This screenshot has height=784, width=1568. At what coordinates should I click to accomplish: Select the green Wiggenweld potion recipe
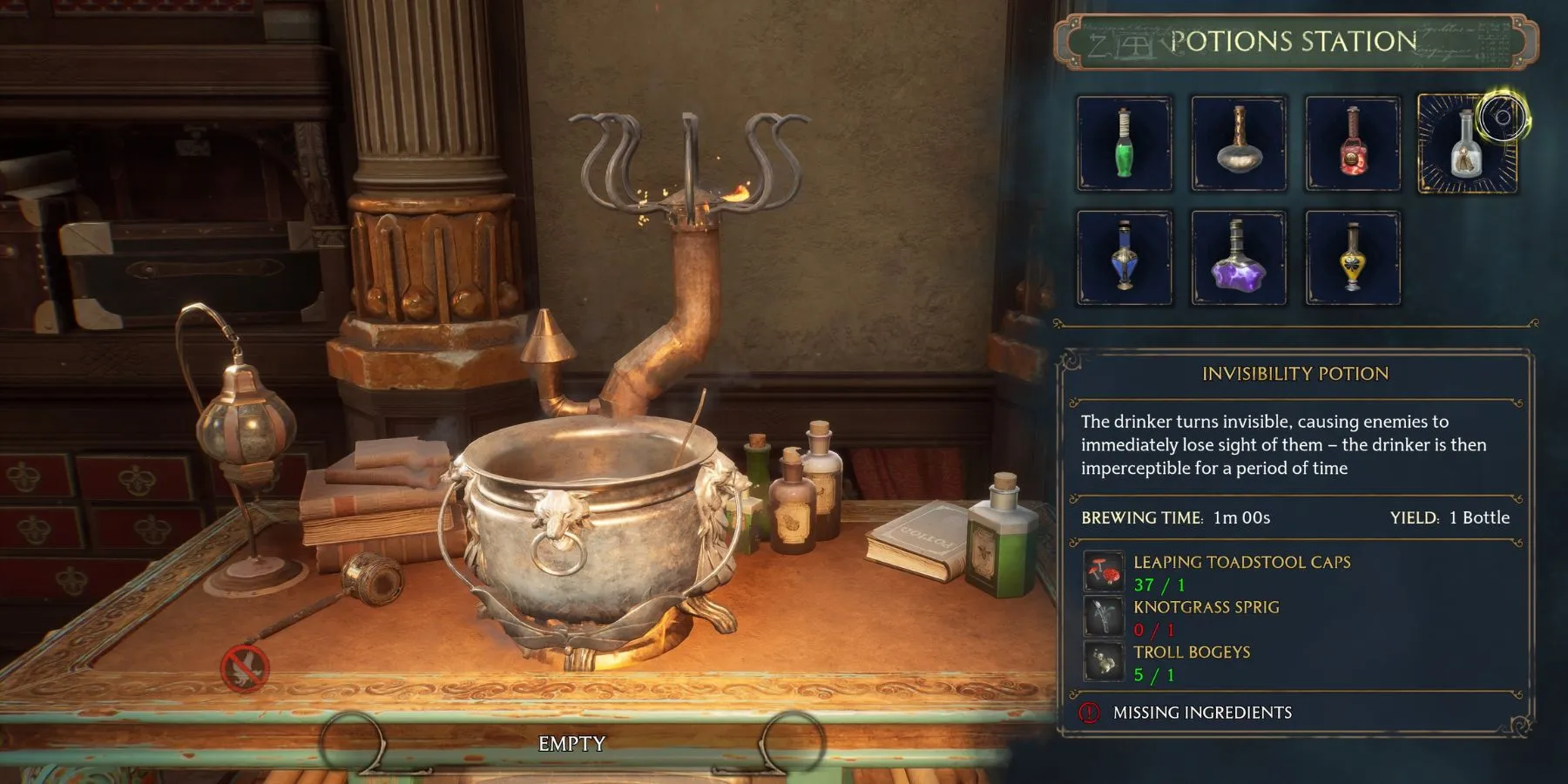coord(1124,144)
